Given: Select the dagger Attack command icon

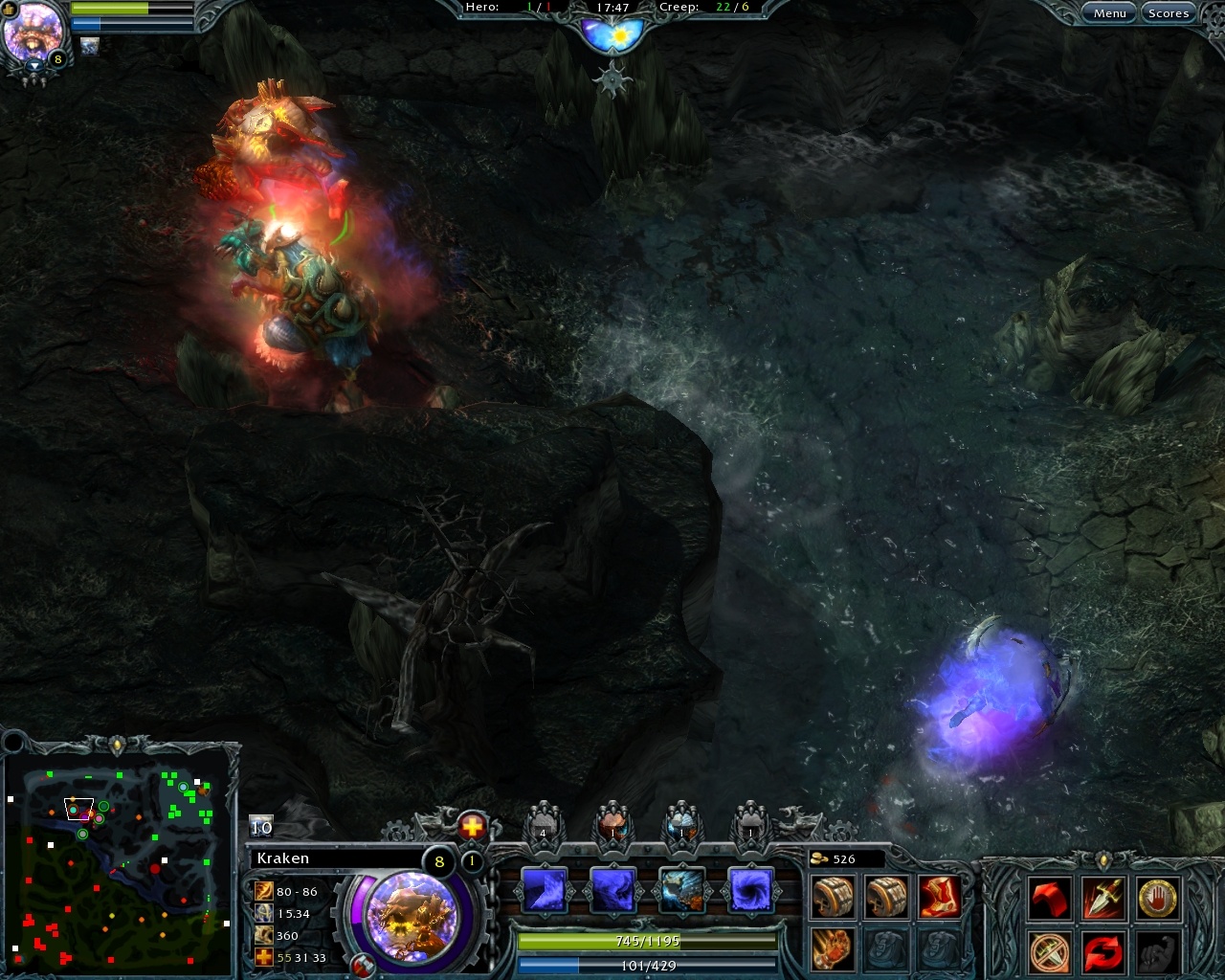Looking at the screenshot, I should 1102,898.
